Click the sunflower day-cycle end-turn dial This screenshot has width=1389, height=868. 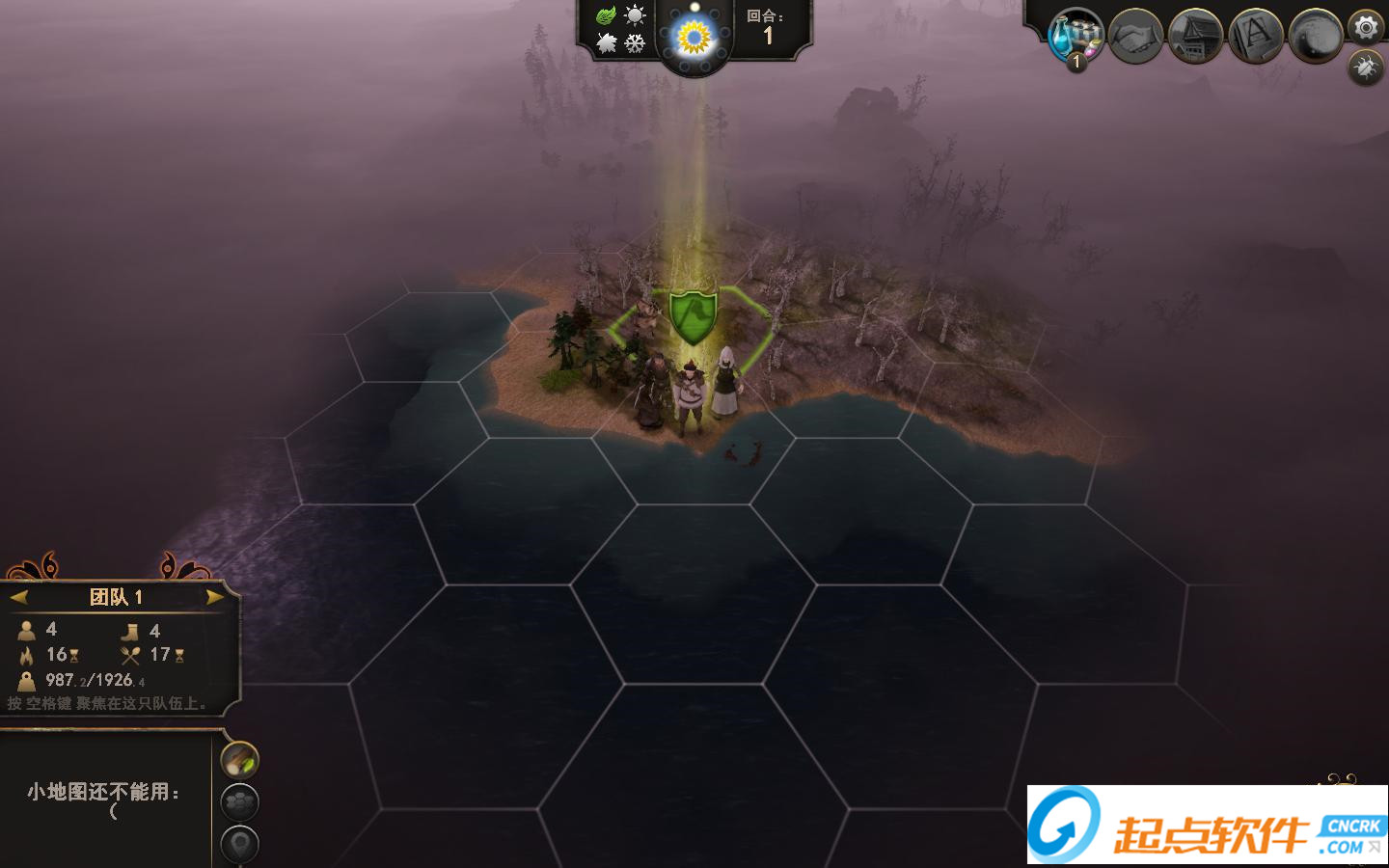click(694, 39)
